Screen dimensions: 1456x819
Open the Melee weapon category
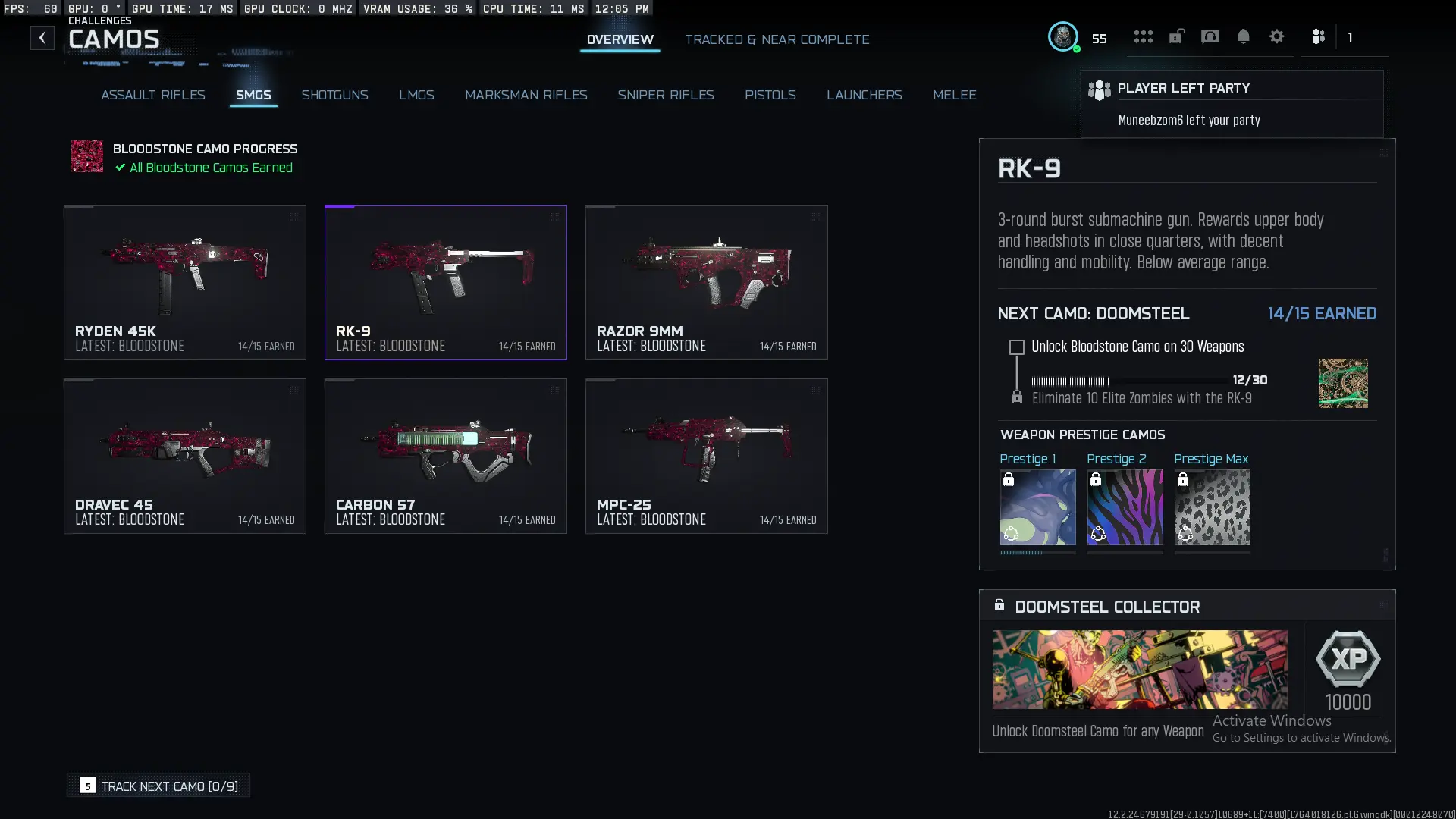click(x=955, y=95)
